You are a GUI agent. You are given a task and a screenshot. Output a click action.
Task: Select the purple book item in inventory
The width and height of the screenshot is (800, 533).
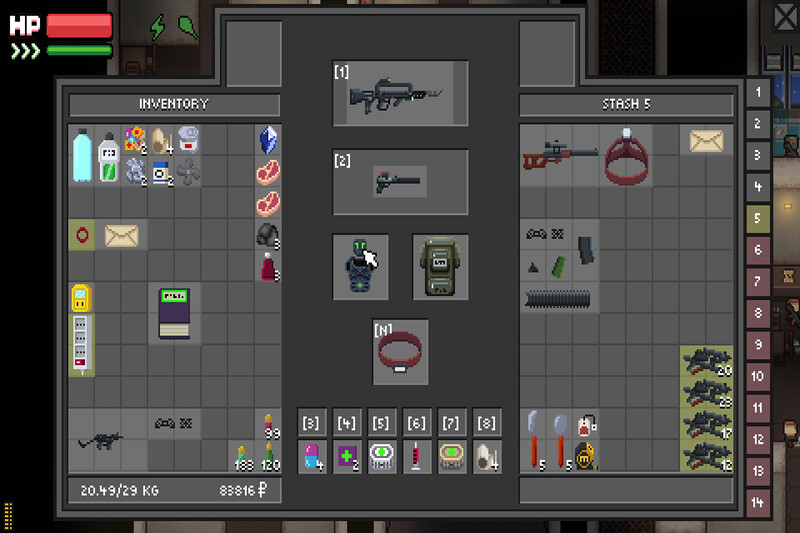[x=175, y=314]
